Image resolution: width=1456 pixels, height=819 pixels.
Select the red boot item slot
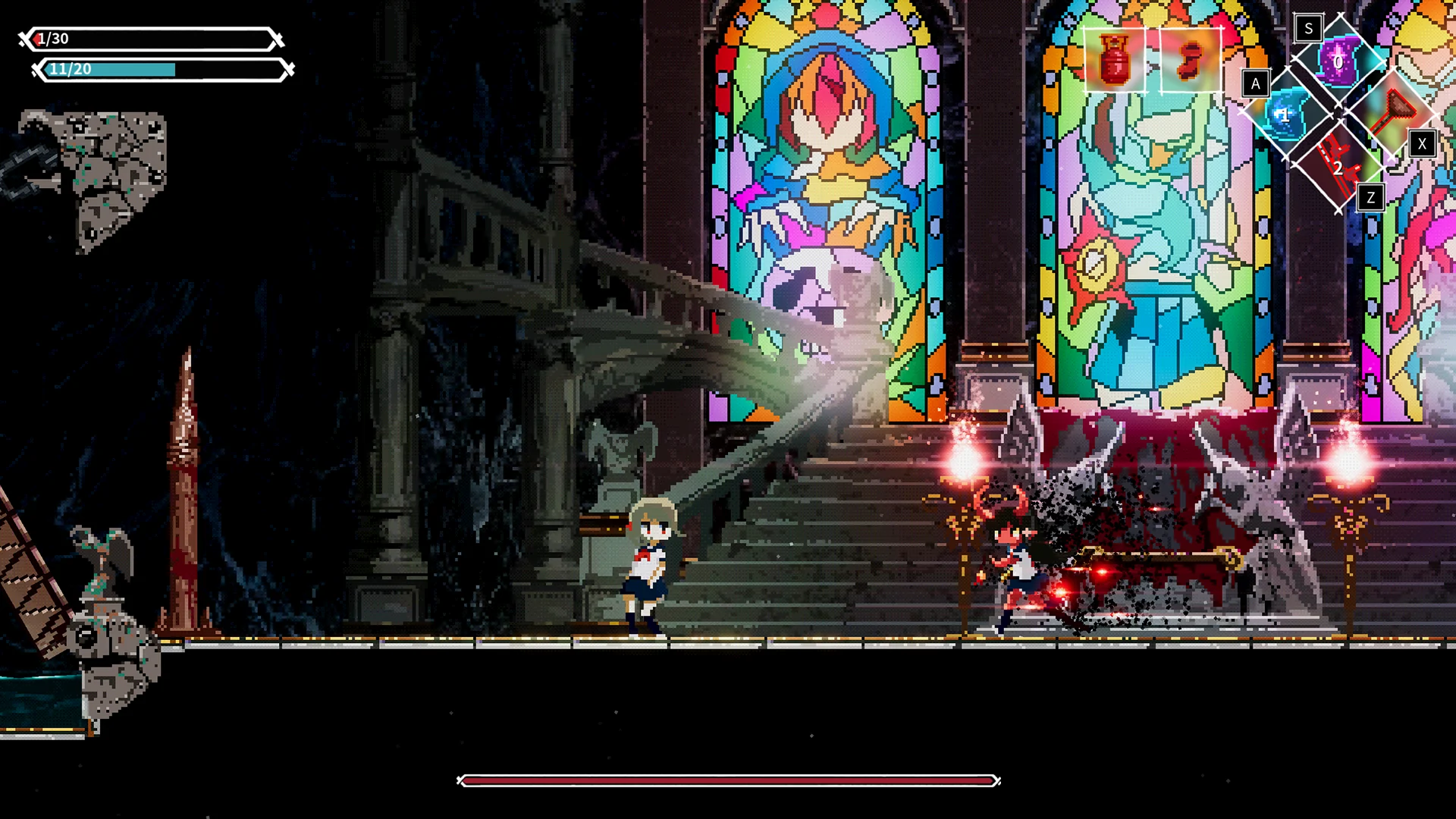[1191, 60]
